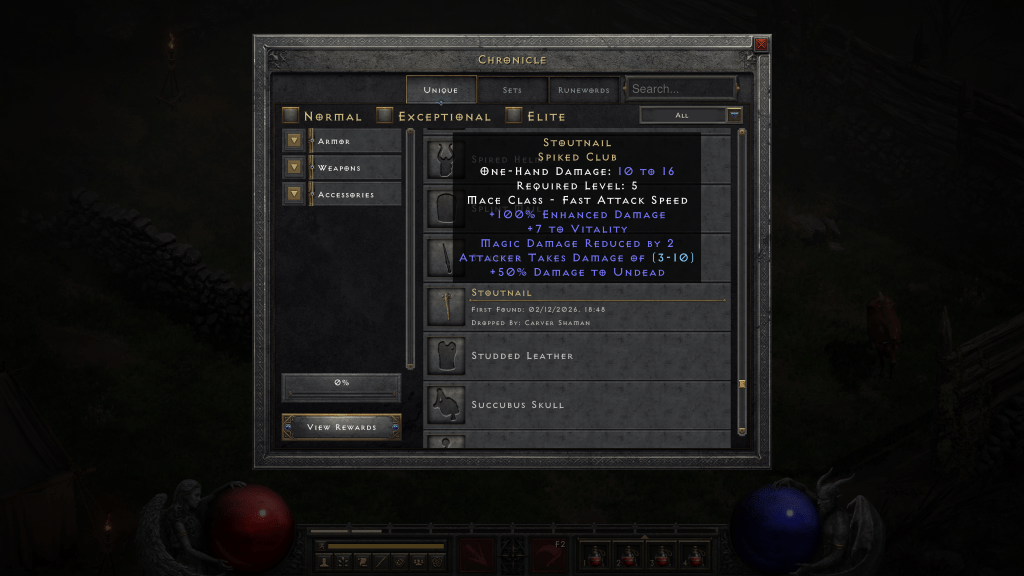
Task: Expand the Armor category
Action: 294,141
